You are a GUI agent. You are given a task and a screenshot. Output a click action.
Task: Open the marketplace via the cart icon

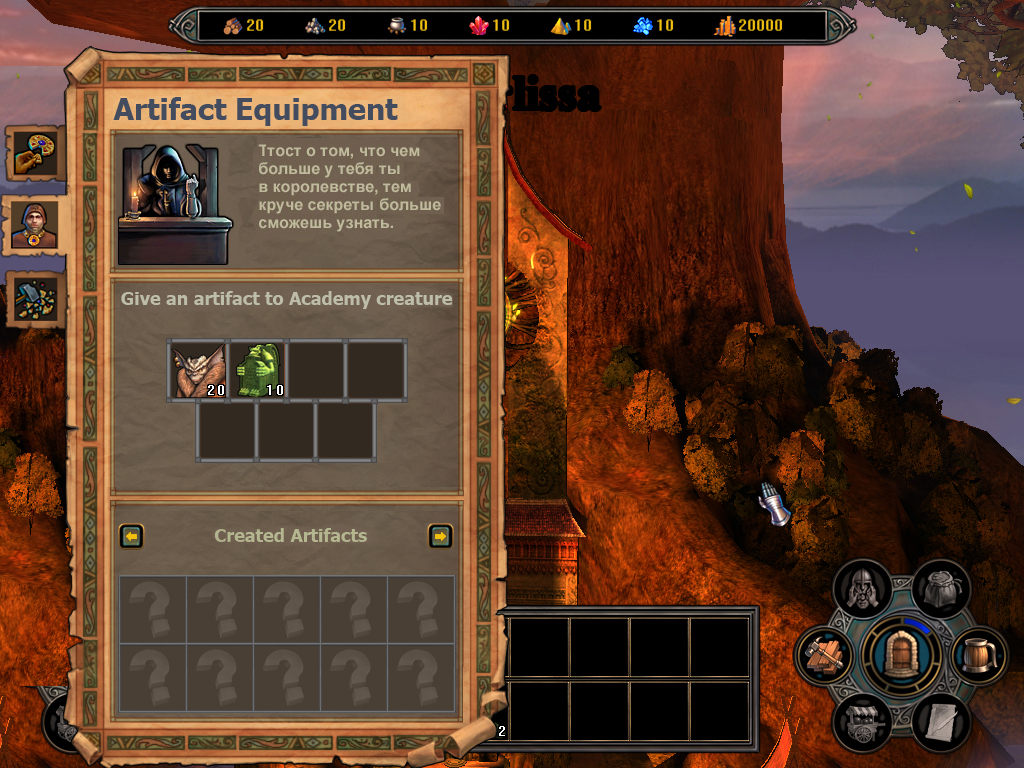point(862,722)
